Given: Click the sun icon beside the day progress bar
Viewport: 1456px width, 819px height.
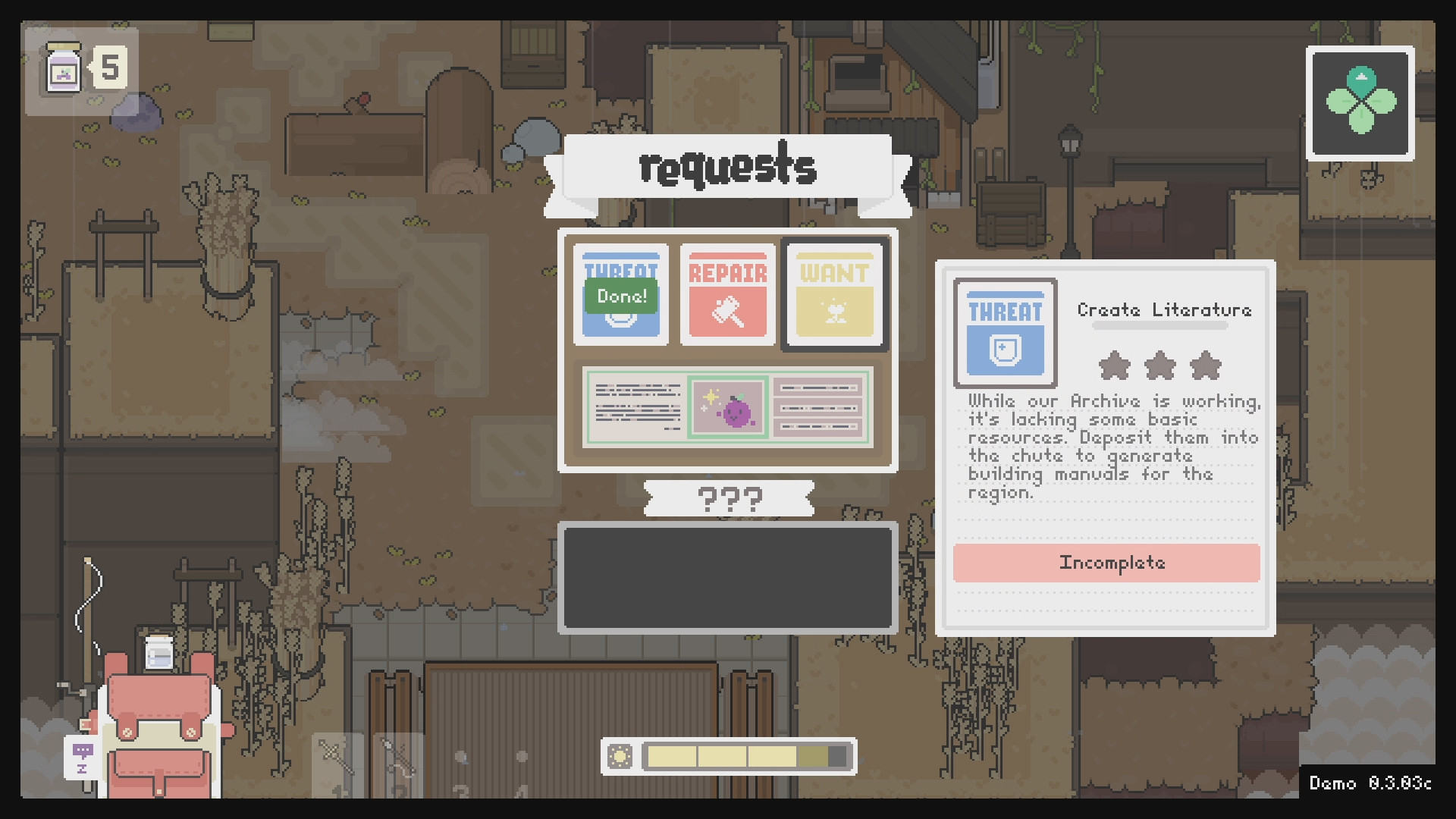Looking at the screenshot, I should click(620, 755).
